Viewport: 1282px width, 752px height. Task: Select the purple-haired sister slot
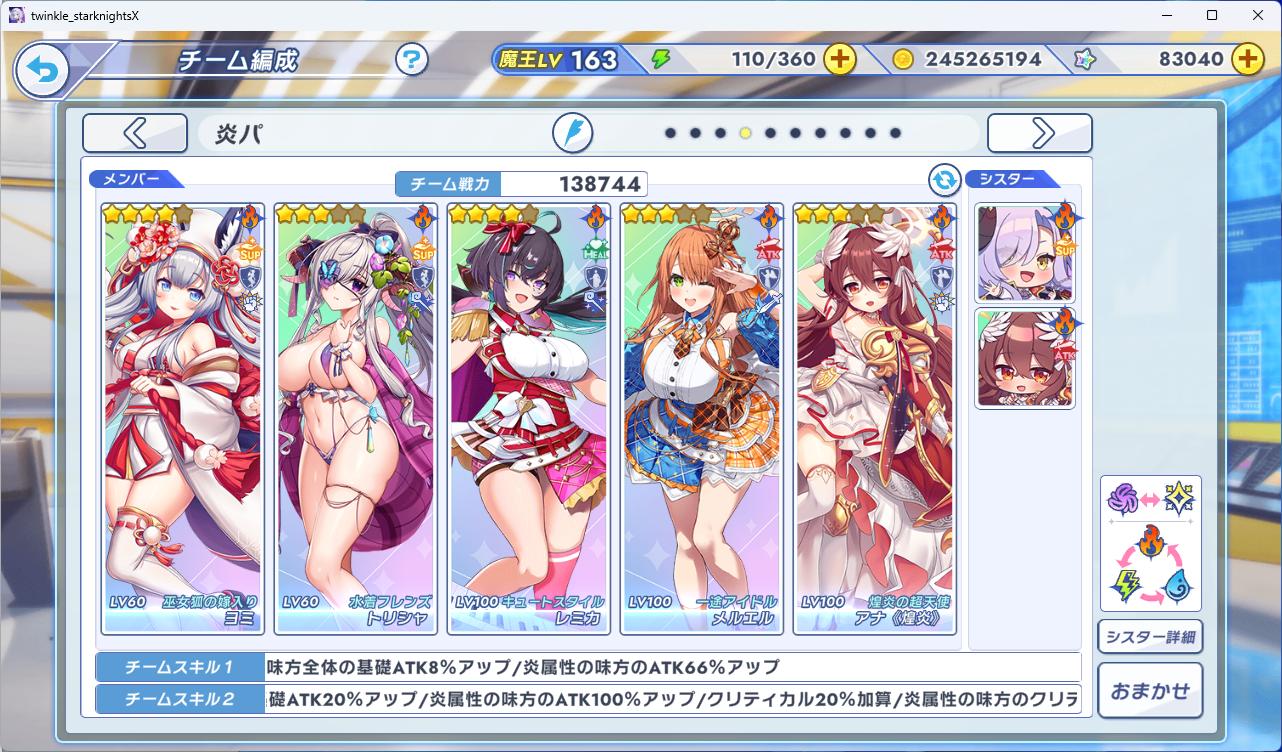1025,253
